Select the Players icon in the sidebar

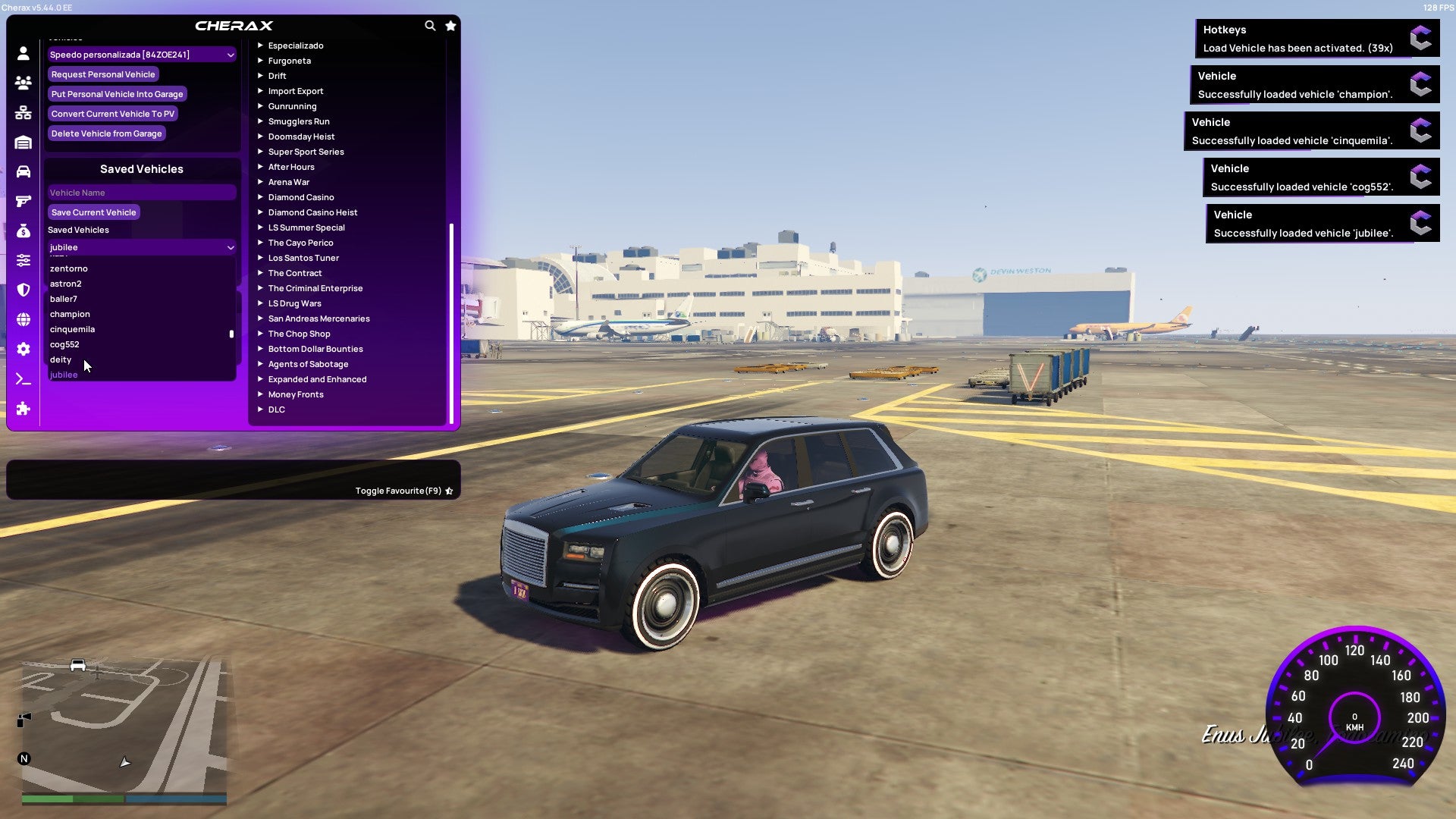(23, 84)
